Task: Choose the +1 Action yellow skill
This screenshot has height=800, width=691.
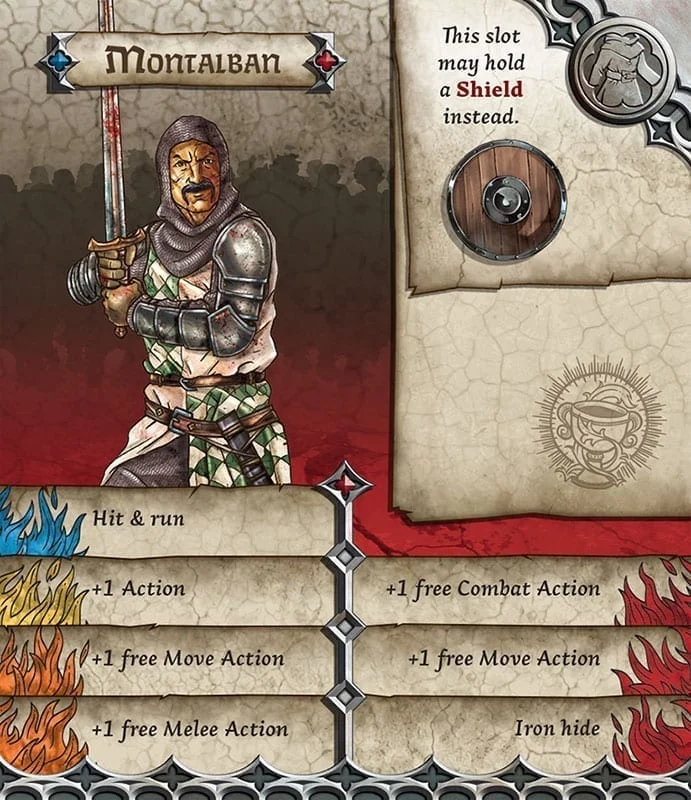Action: point(138,588)
